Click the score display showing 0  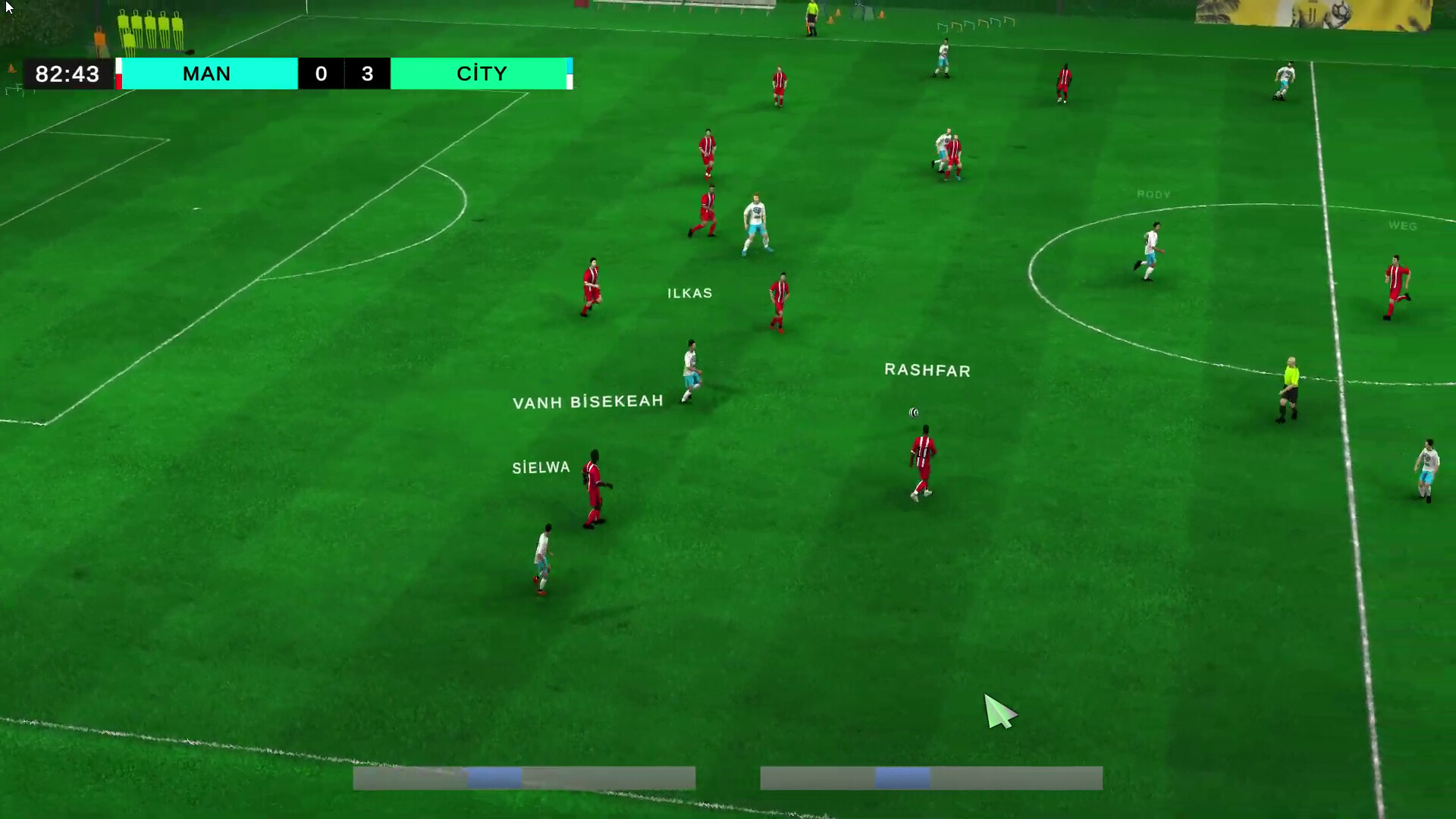click(x=320, y=74)
